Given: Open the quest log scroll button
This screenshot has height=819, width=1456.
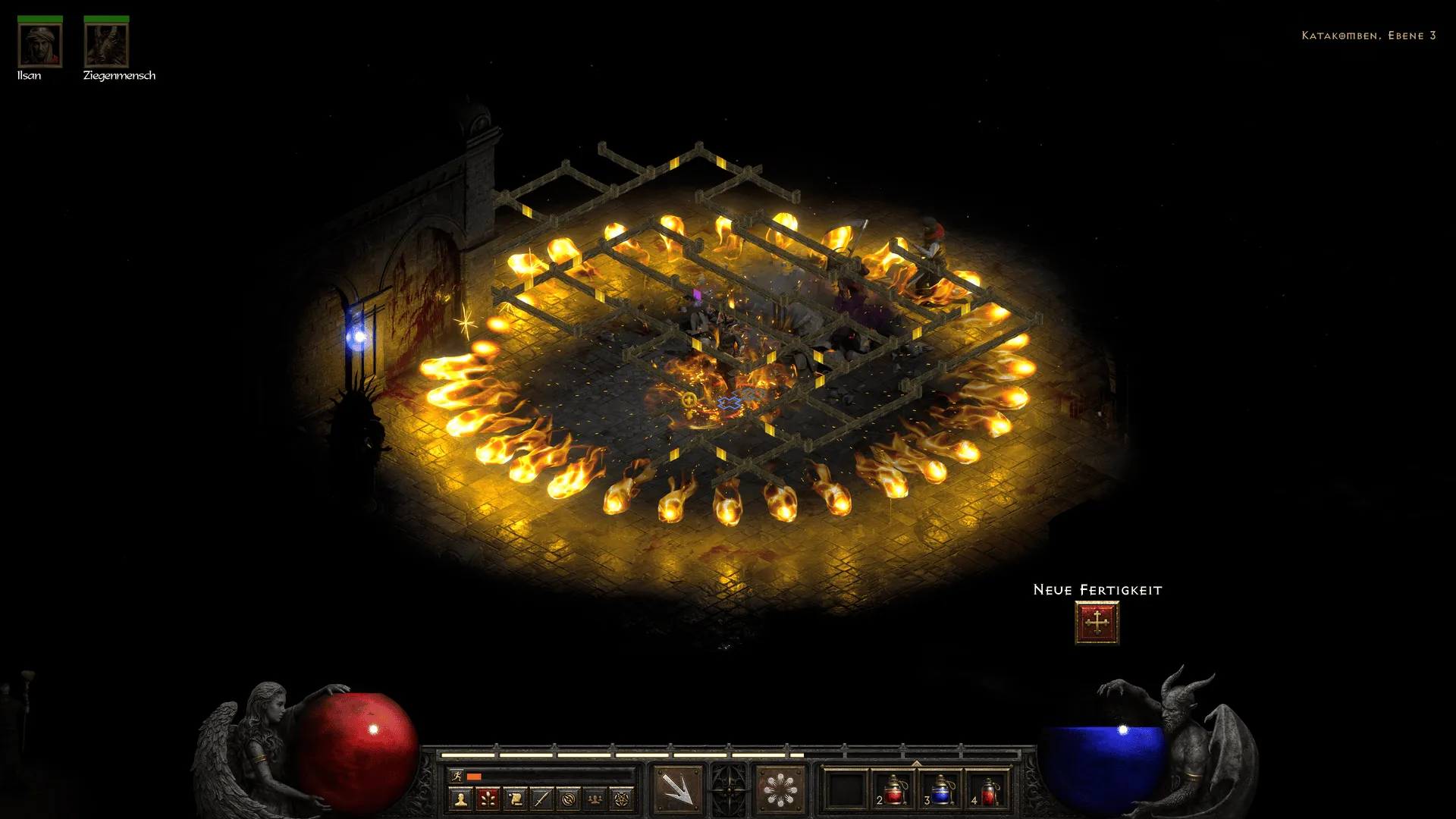Looking at the screenshot, I should (x=515, y=799).
